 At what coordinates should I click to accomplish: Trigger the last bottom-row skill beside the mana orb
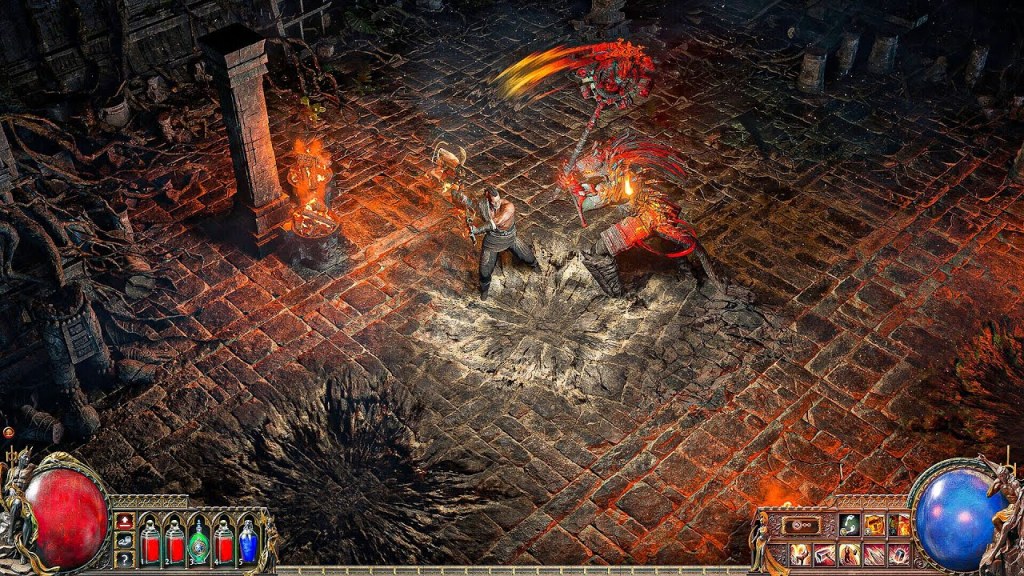(900, 554)
